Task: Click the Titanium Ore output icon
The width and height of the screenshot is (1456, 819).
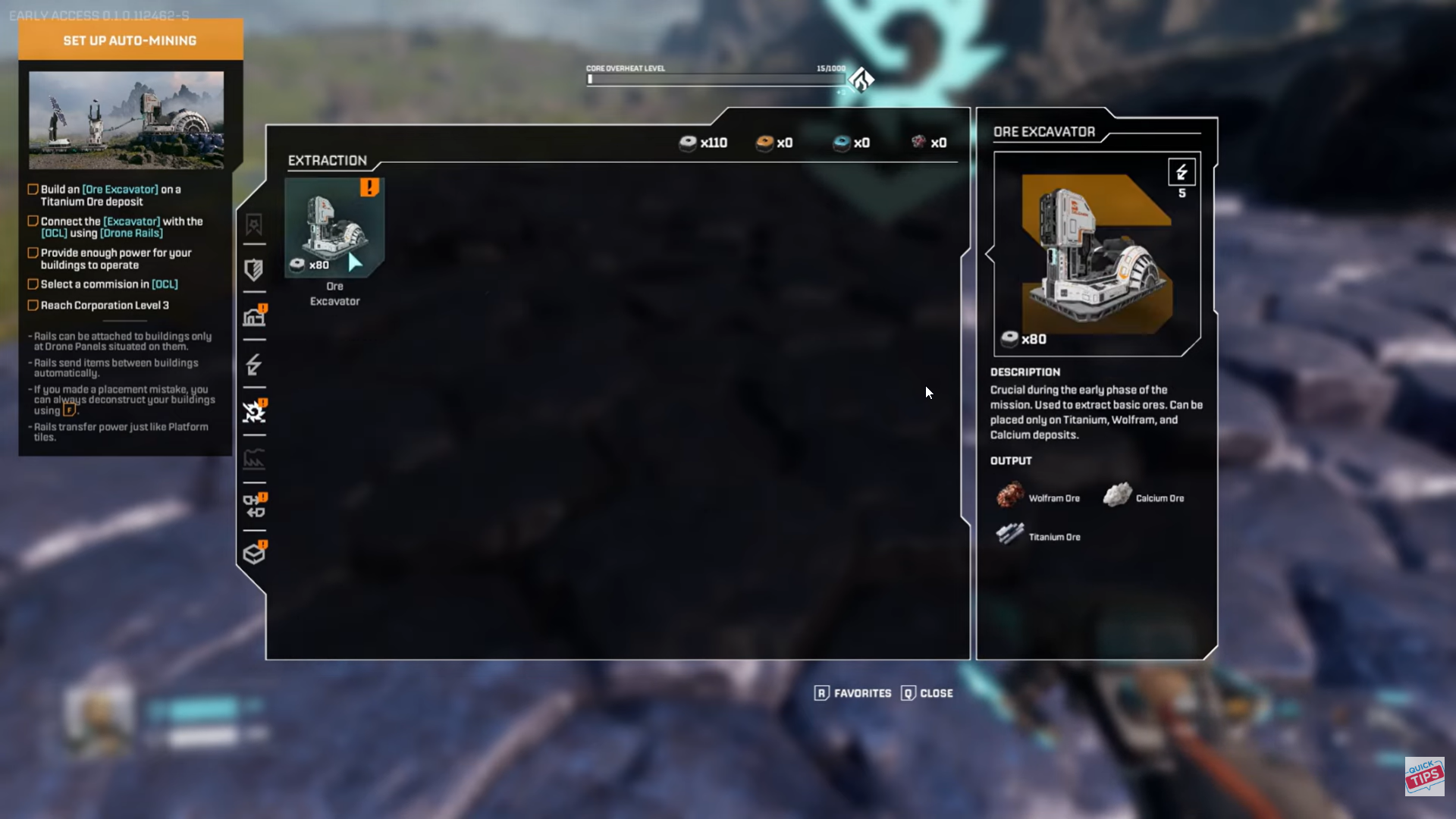Action: click(x=1010, y=535)
